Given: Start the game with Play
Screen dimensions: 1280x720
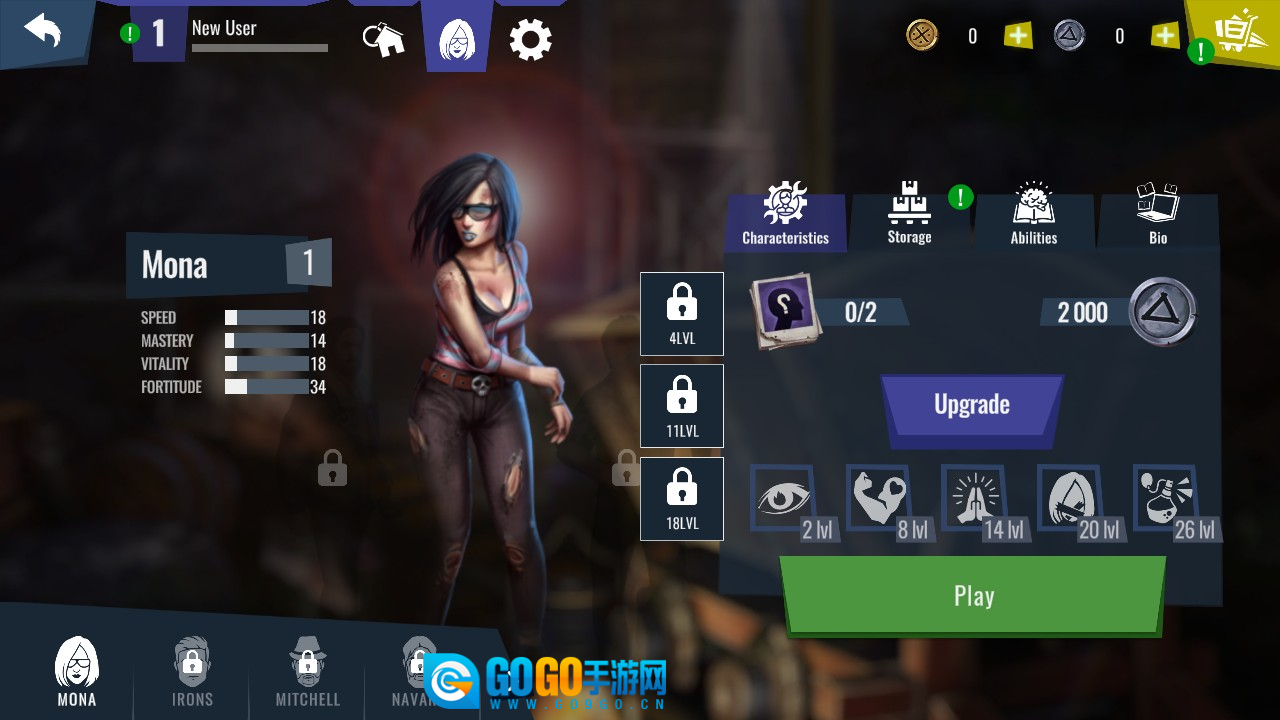Looking at the screenshot, I should click(x=972, y=596).
